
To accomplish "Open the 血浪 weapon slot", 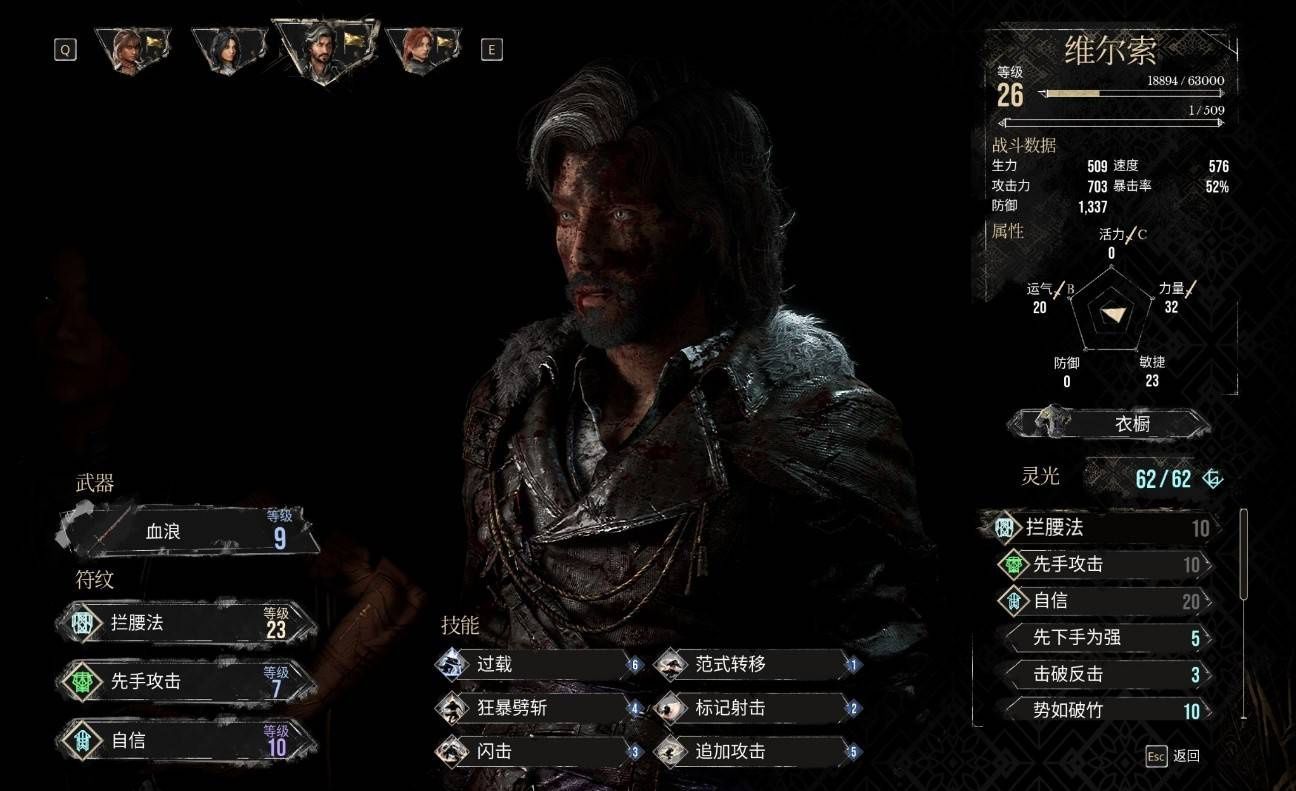I will (x=190, y=533).
